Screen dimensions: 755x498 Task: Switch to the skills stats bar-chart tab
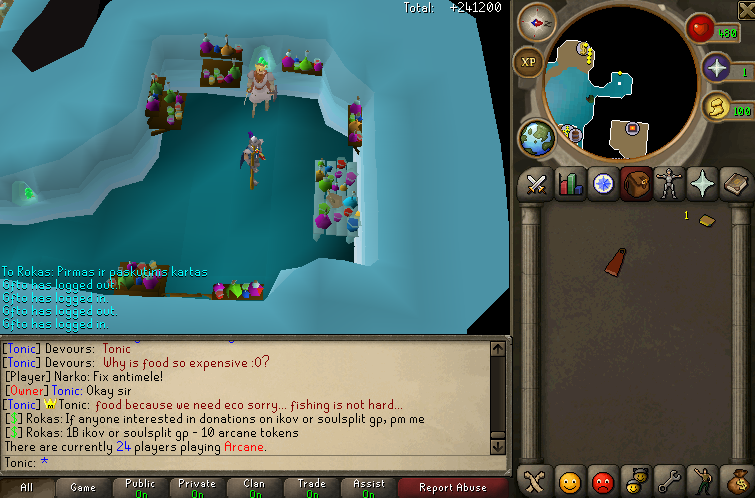tap(570, 184)
